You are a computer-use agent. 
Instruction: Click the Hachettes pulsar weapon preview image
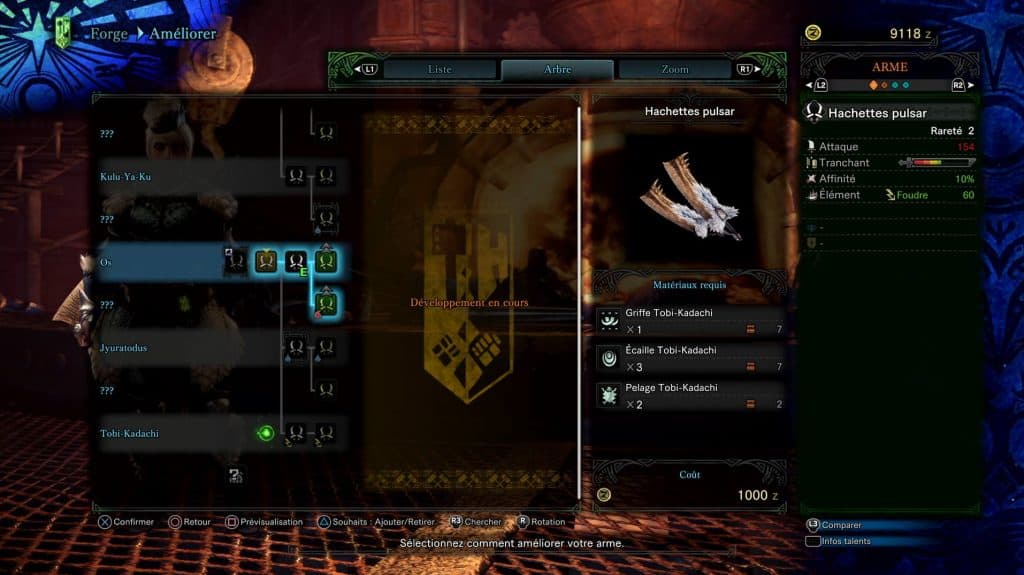click(x=690, y=197)
